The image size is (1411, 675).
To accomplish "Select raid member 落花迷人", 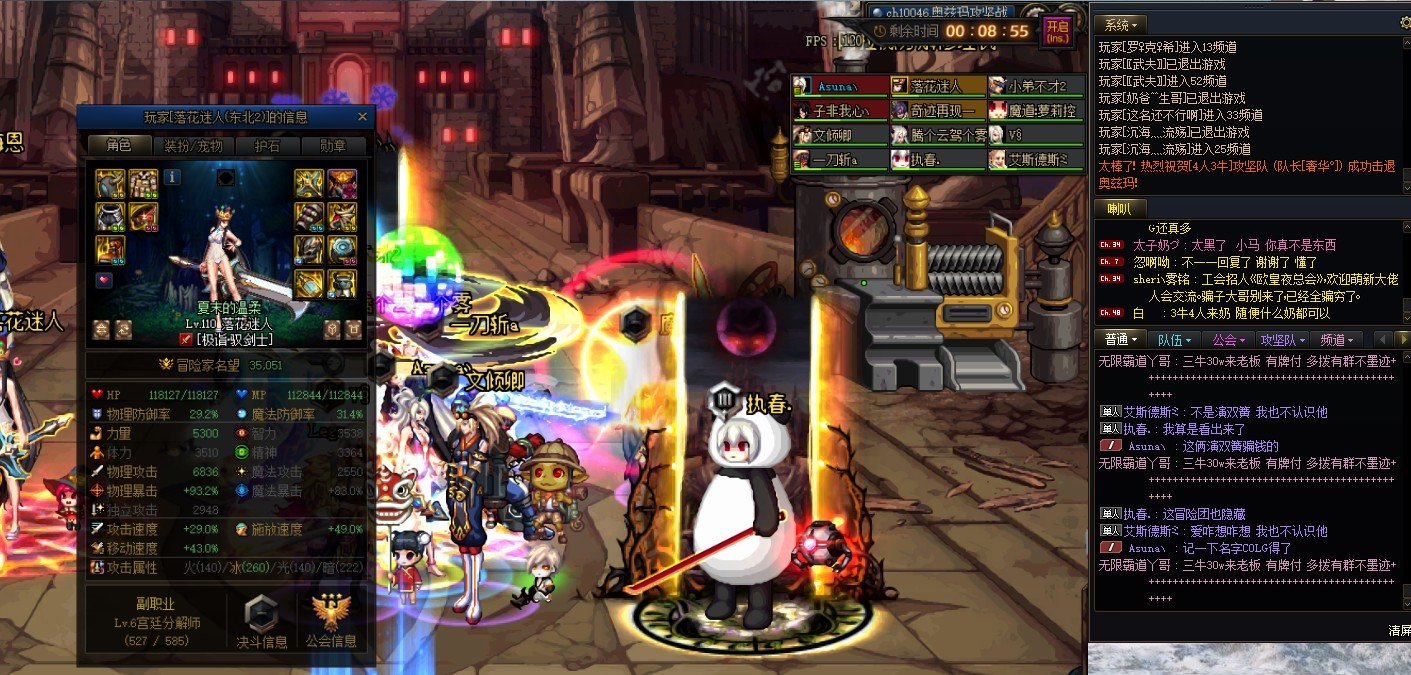I will [937, 86].
